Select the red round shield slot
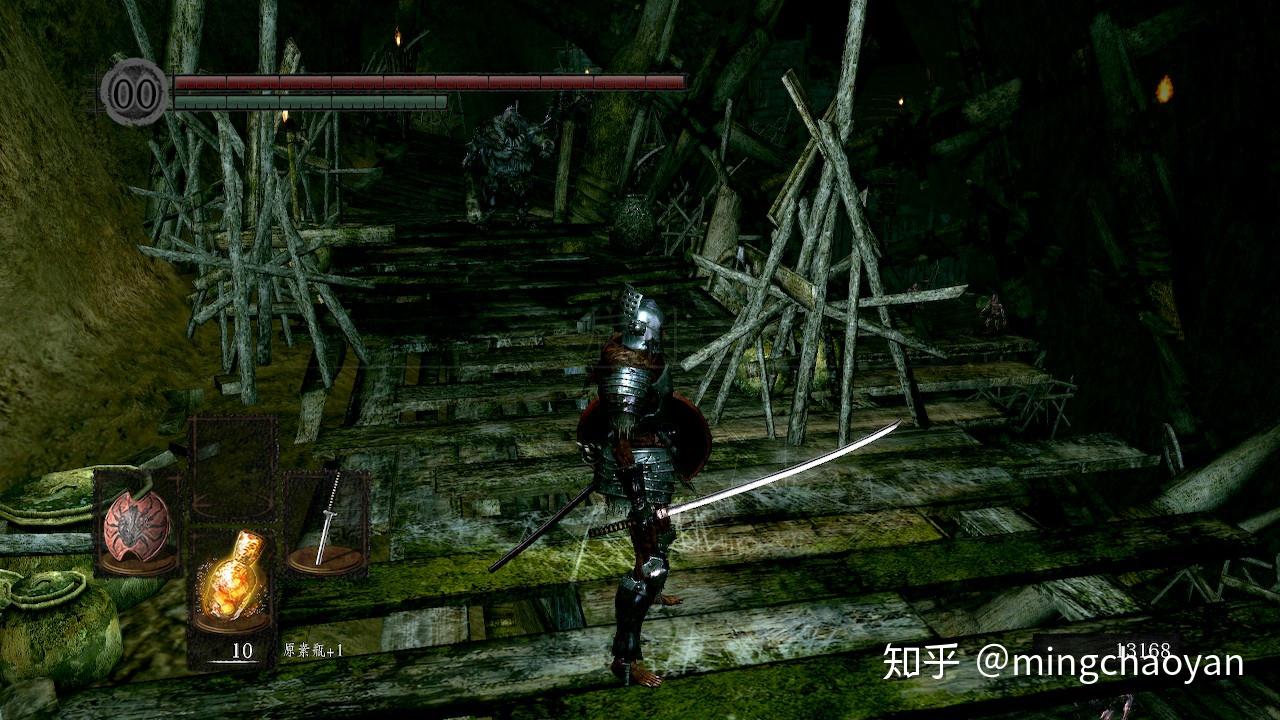 (x=137, y=523)
